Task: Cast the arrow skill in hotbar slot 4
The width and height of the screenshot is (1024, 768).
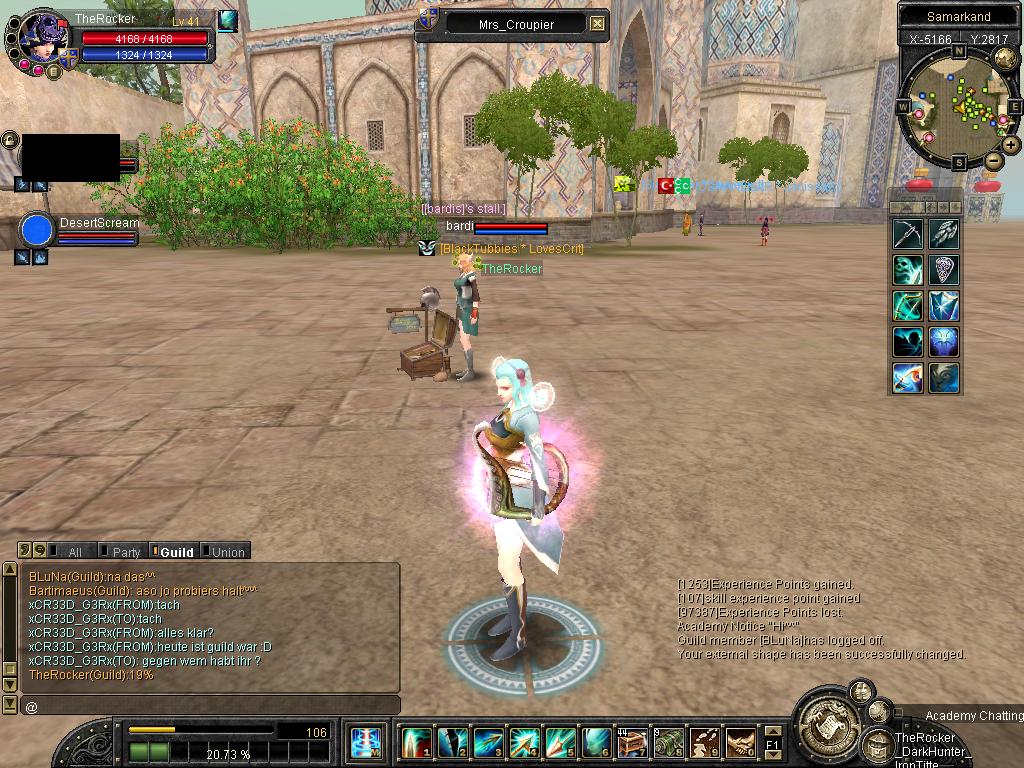Action: tap(524, 743)
